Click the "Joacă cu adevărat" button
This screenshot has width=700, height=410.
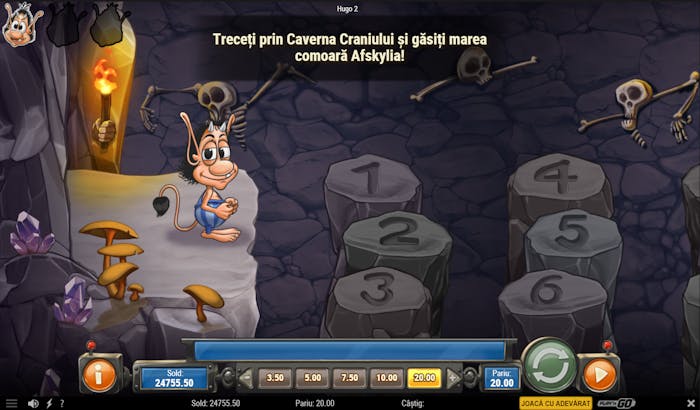coord(556,403)
